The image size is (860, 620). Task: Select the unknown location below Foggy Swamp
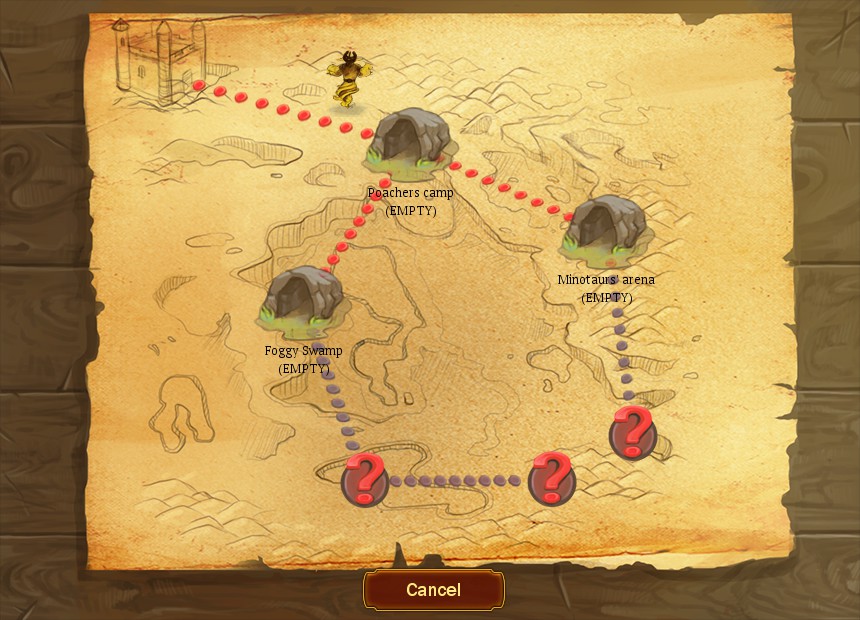pyautogui.click(x=365, y=479)
